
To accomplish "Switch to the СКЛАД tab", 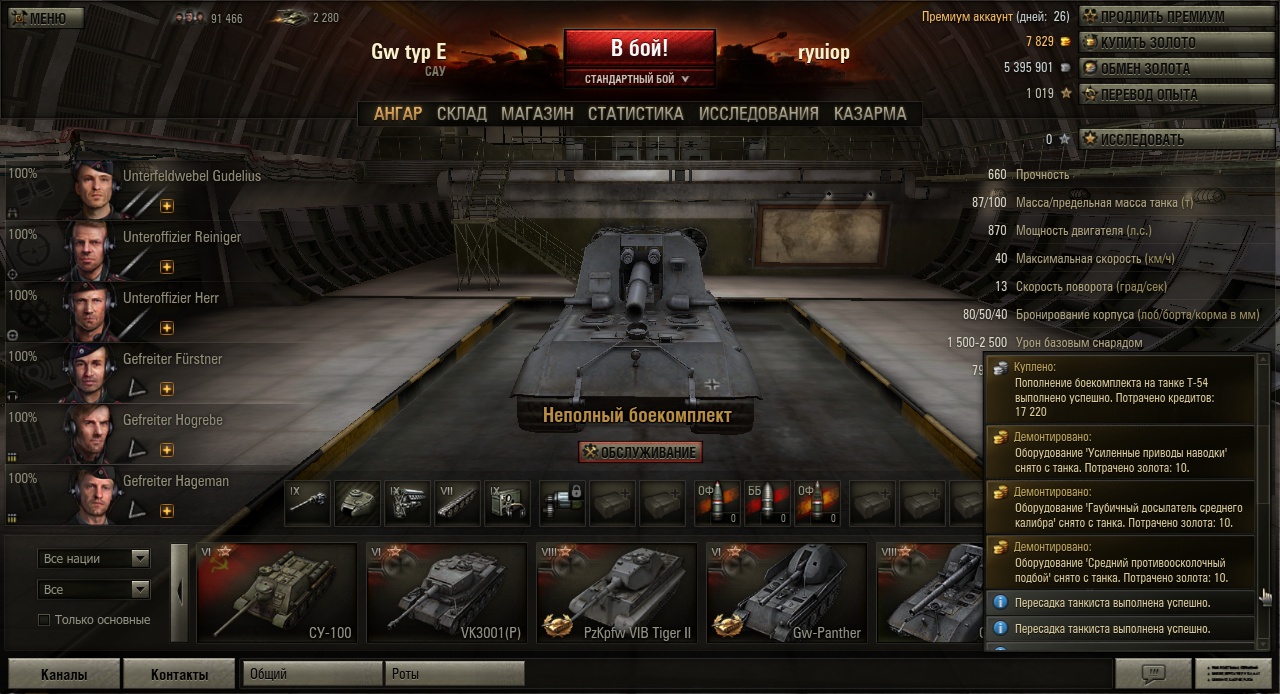I will tap(461, 114).
